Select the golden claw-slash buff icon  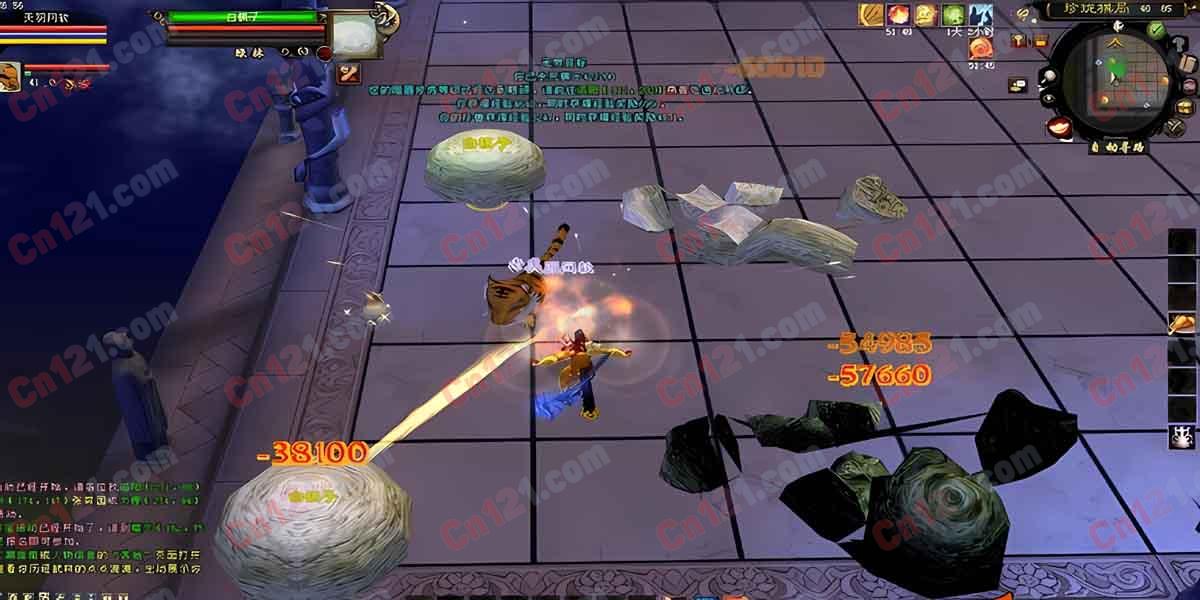[870, 15]
